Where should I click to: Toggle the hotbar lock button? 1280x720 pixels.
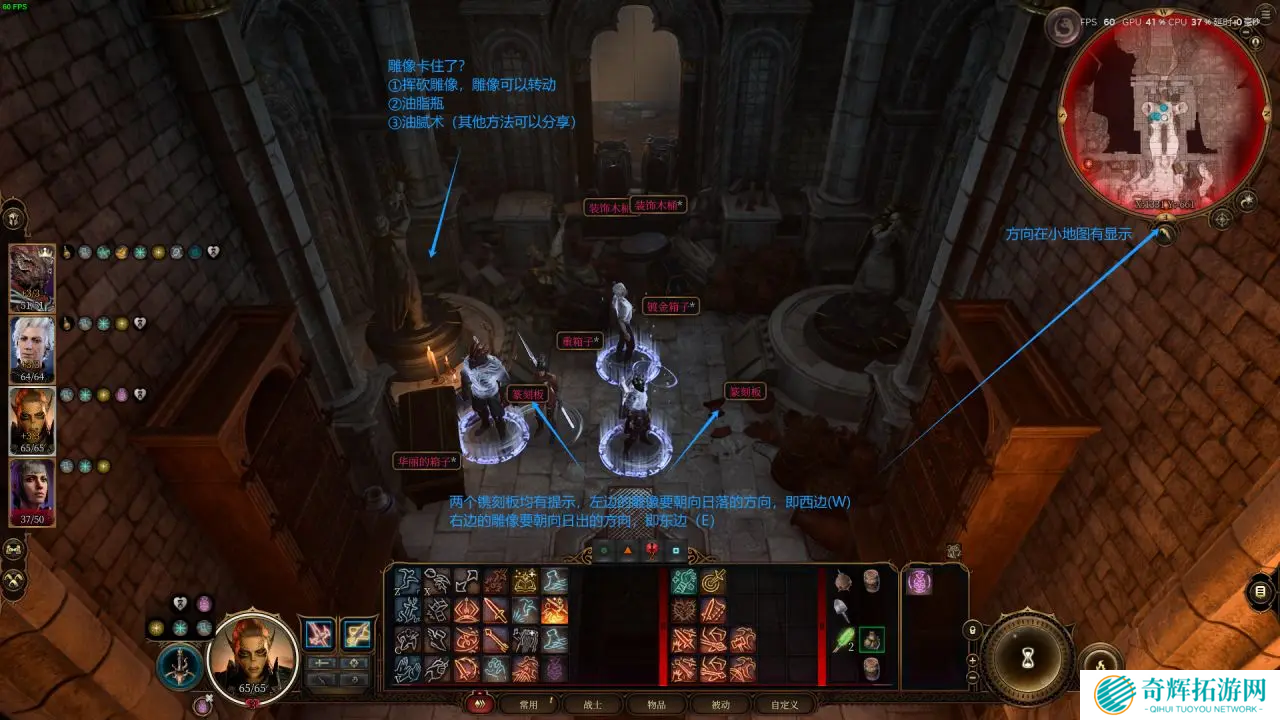pyautogui.click(x=972, y=630)
